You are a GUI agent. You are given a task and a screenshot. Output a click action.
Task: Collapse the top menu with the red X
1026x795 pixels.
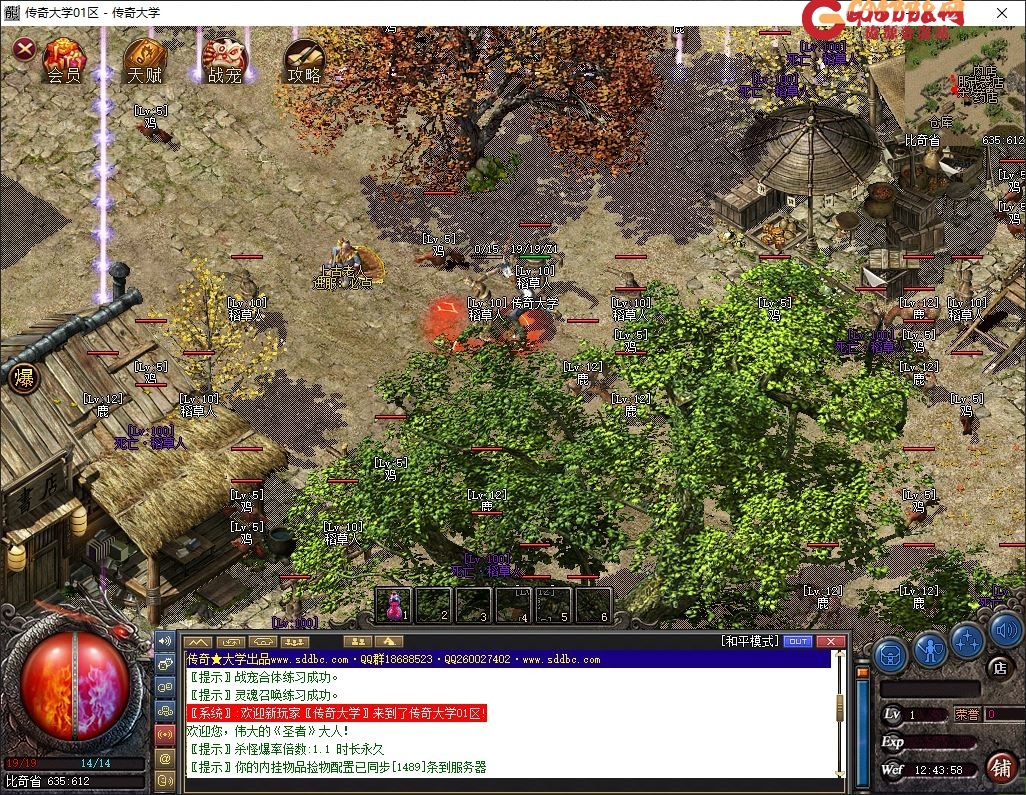(24, 48)
